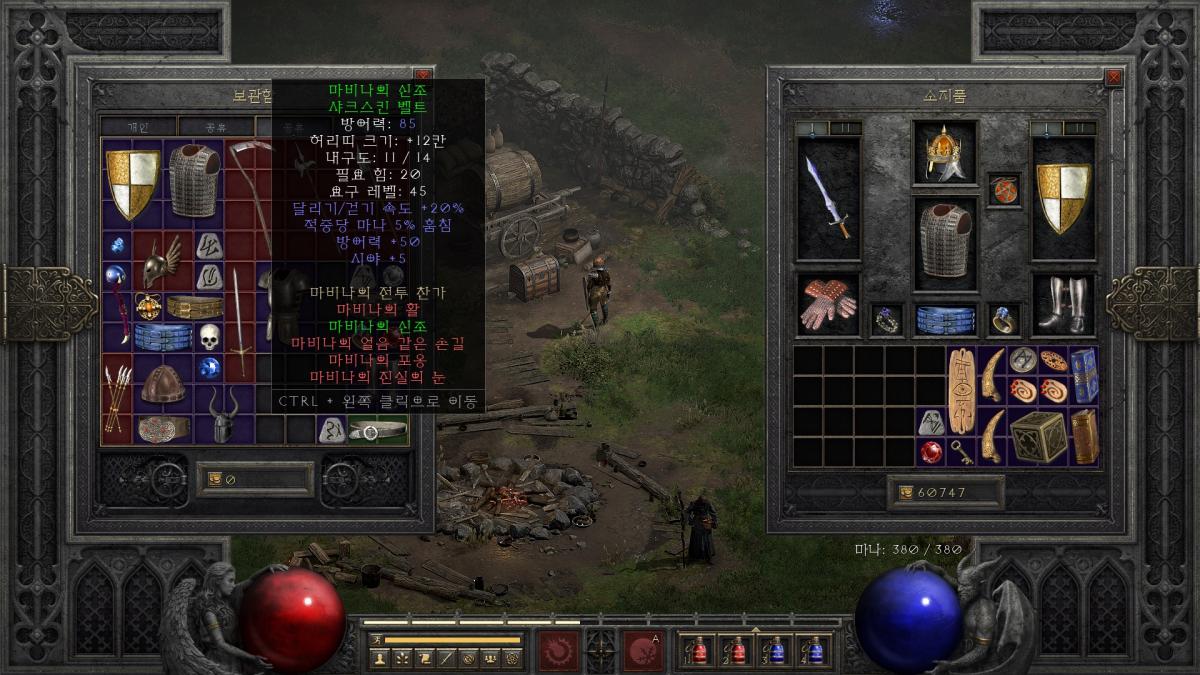Close the inventory panel
1200x675 pixels.
1113,77
